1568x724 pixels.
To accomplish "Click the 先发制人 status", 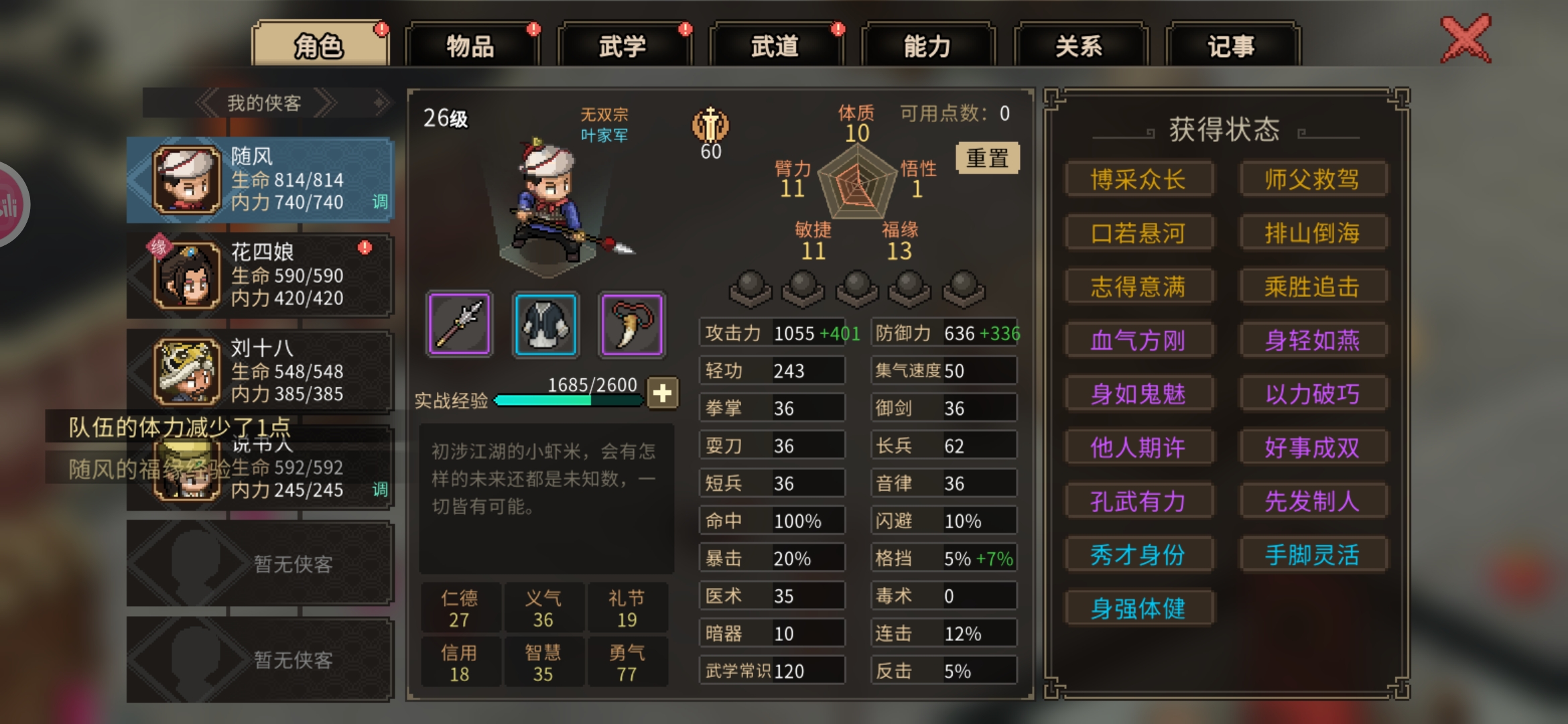I will coord(1312,501).
